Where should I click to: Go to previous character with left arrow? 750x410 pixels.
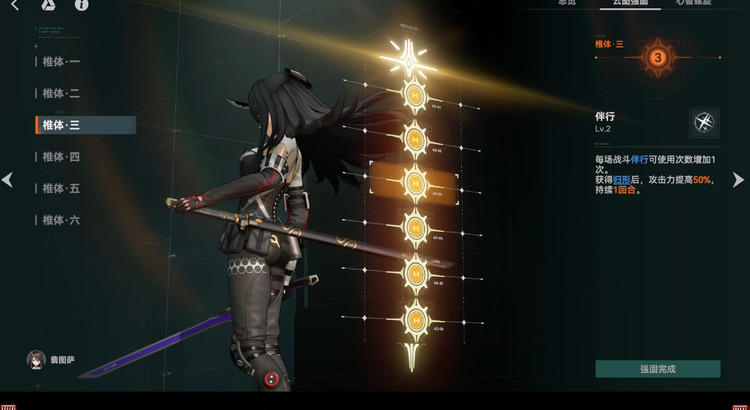tap(8, 180)
